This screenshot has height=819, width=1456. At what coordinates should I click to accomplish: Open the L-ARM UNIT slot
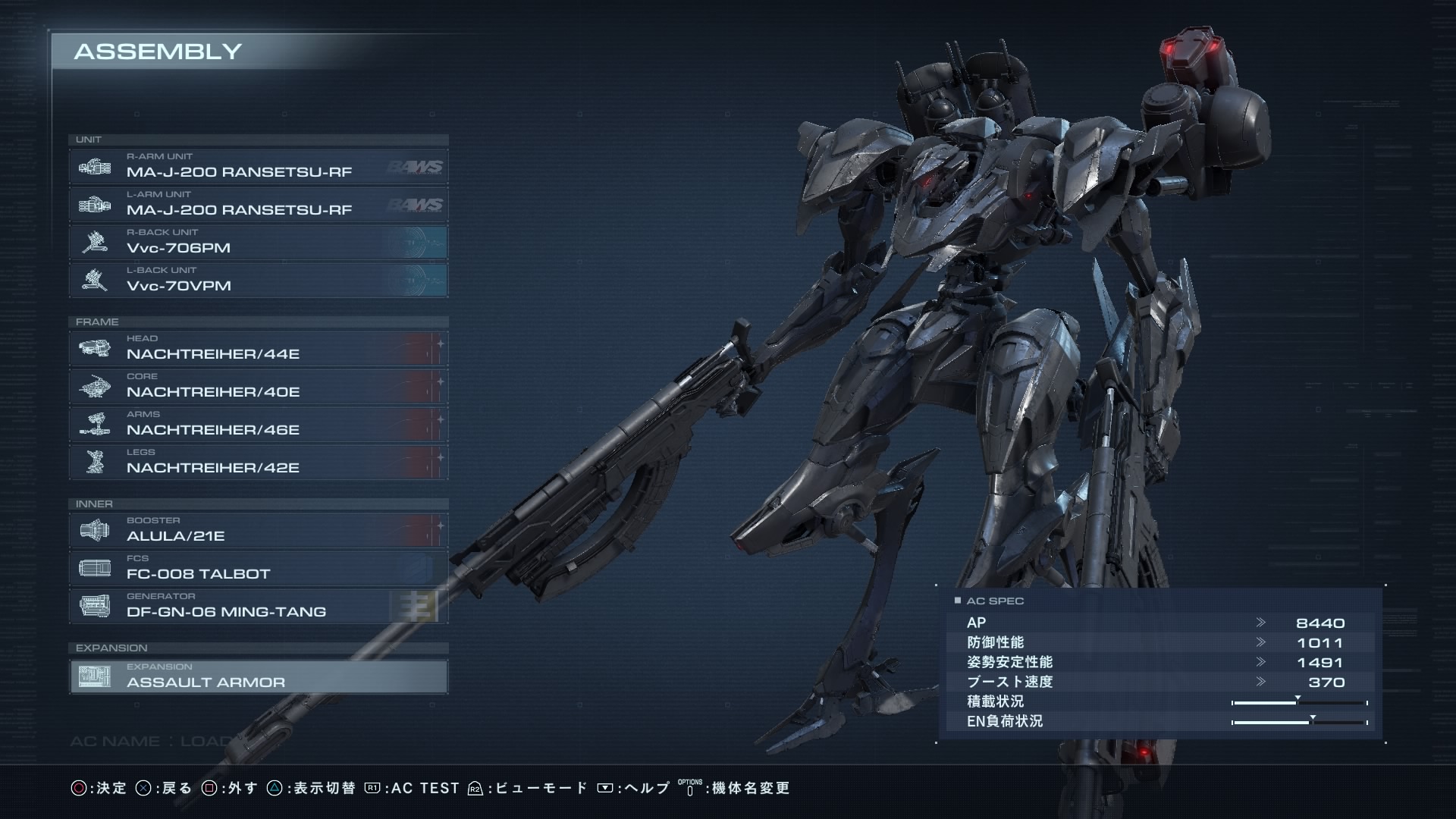tap(258, 205)
